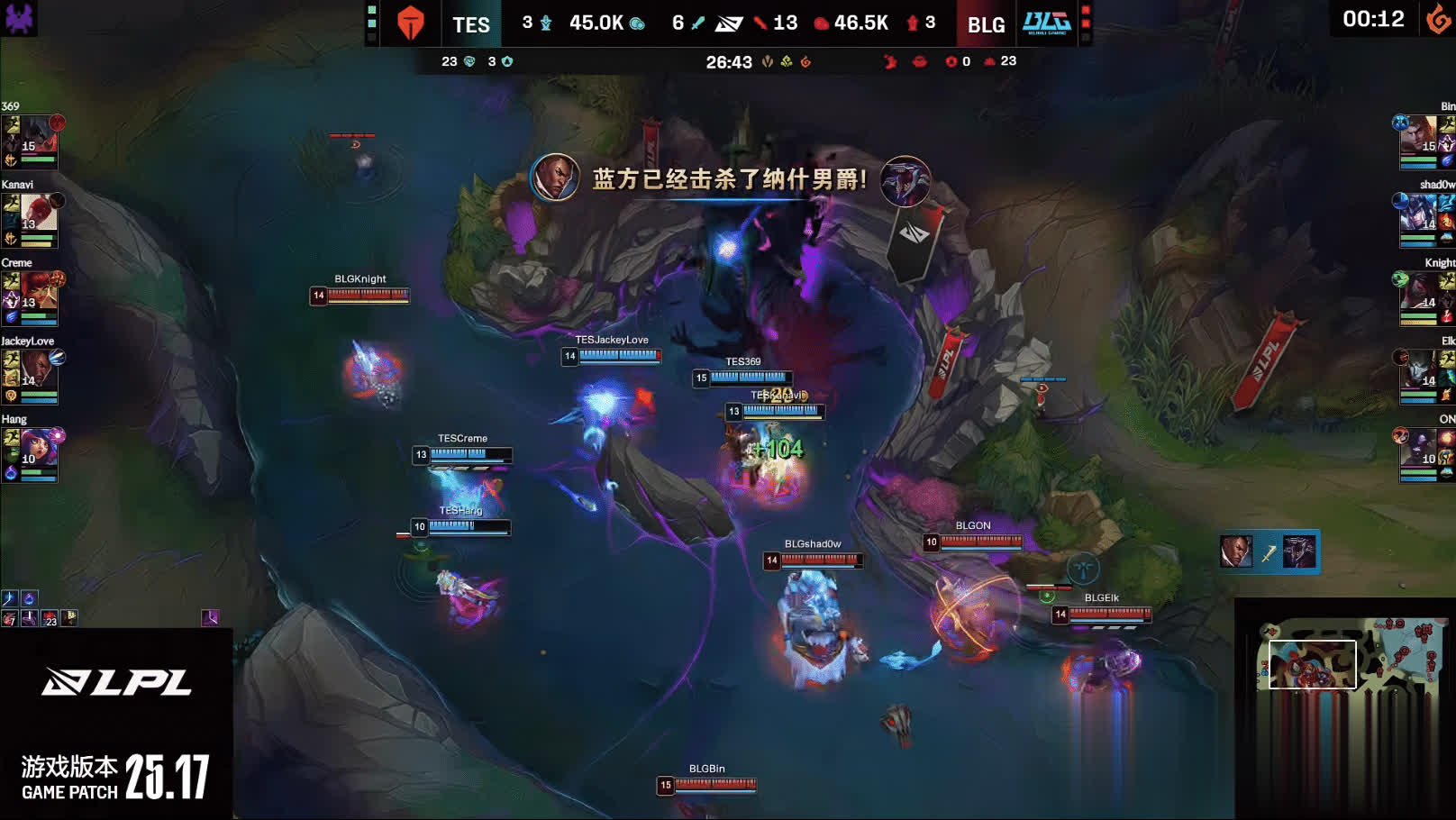Select Bin's champion portrait
Screen dimensions: 1456x820
pyautogui.click(x=1418, y=135)
